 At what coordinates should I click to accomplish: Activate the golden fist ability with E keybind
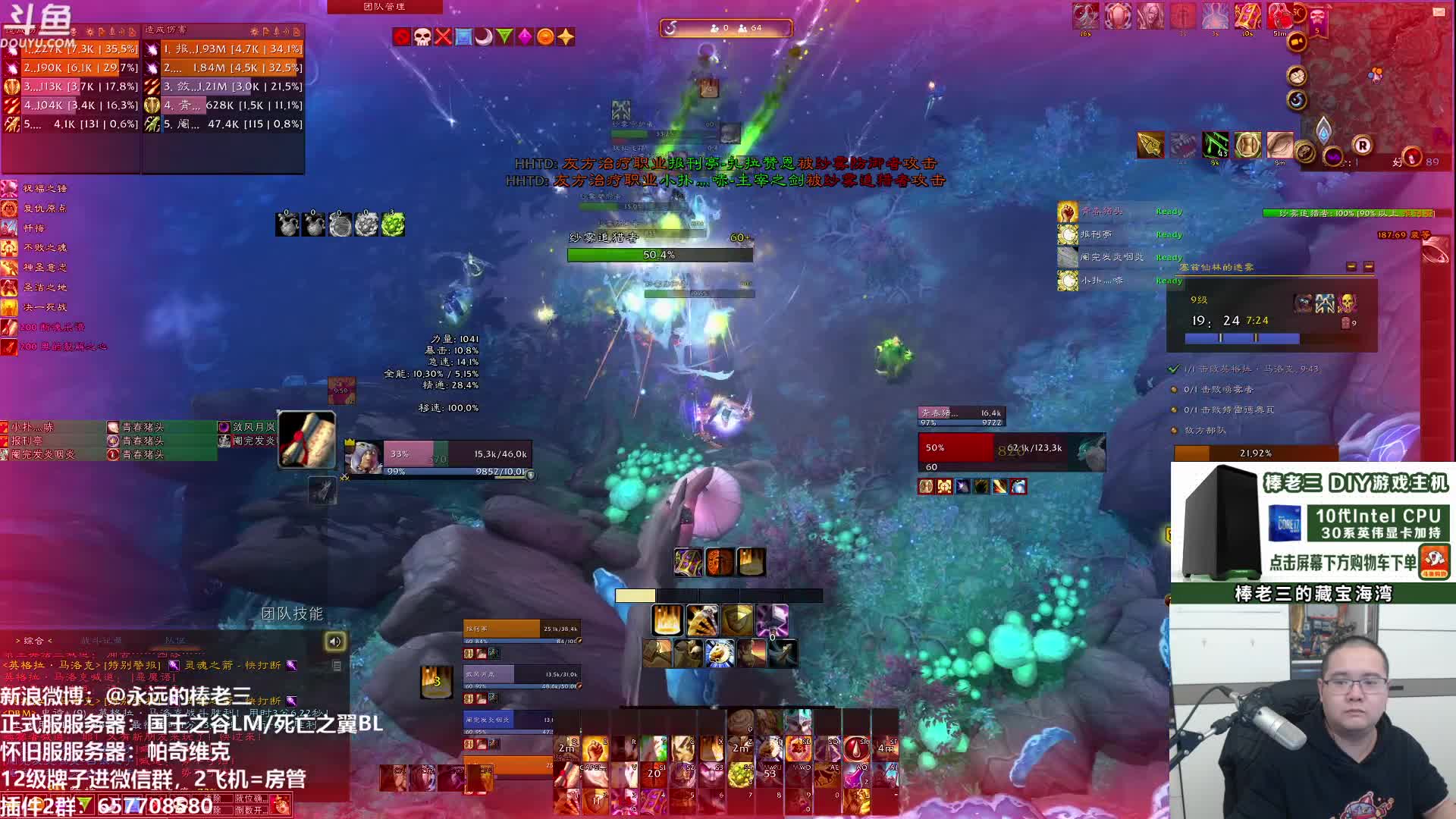pos(595,749)
